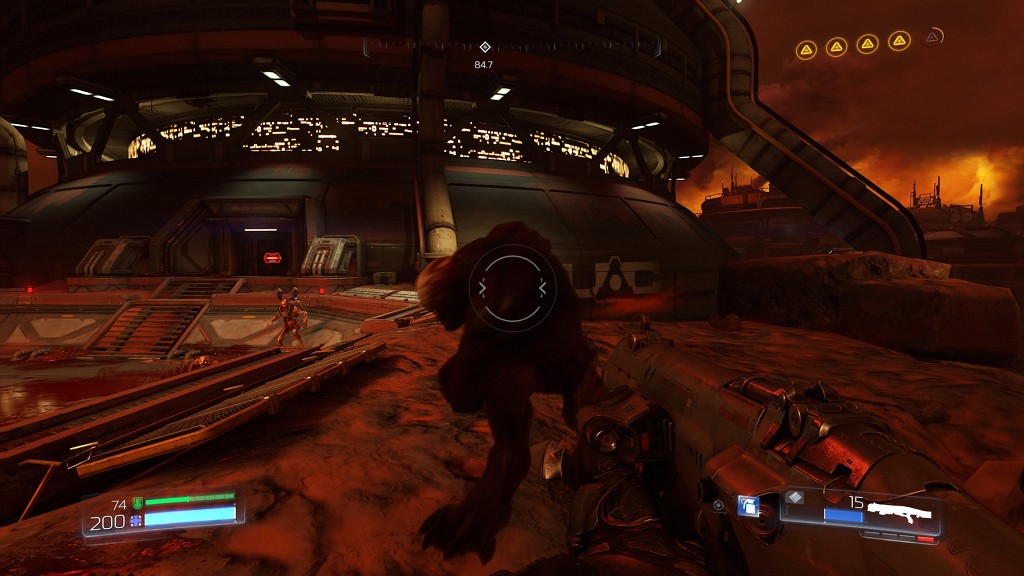1024x576 pixels.
Task: Click the green armor icon
Action: [x=137, y=503]
